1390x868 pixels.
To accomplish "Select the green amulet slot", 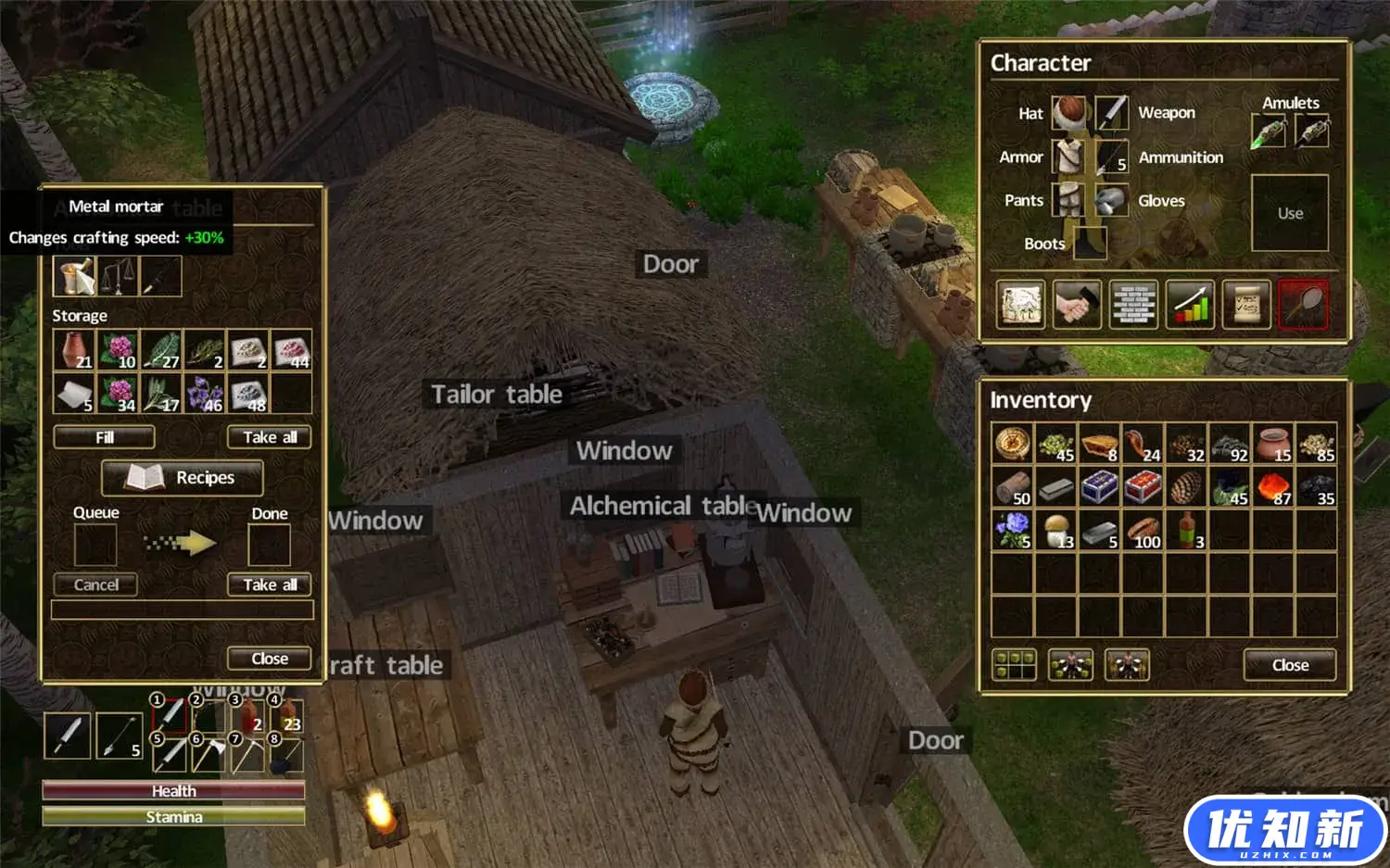I will tap(1268, 131).
